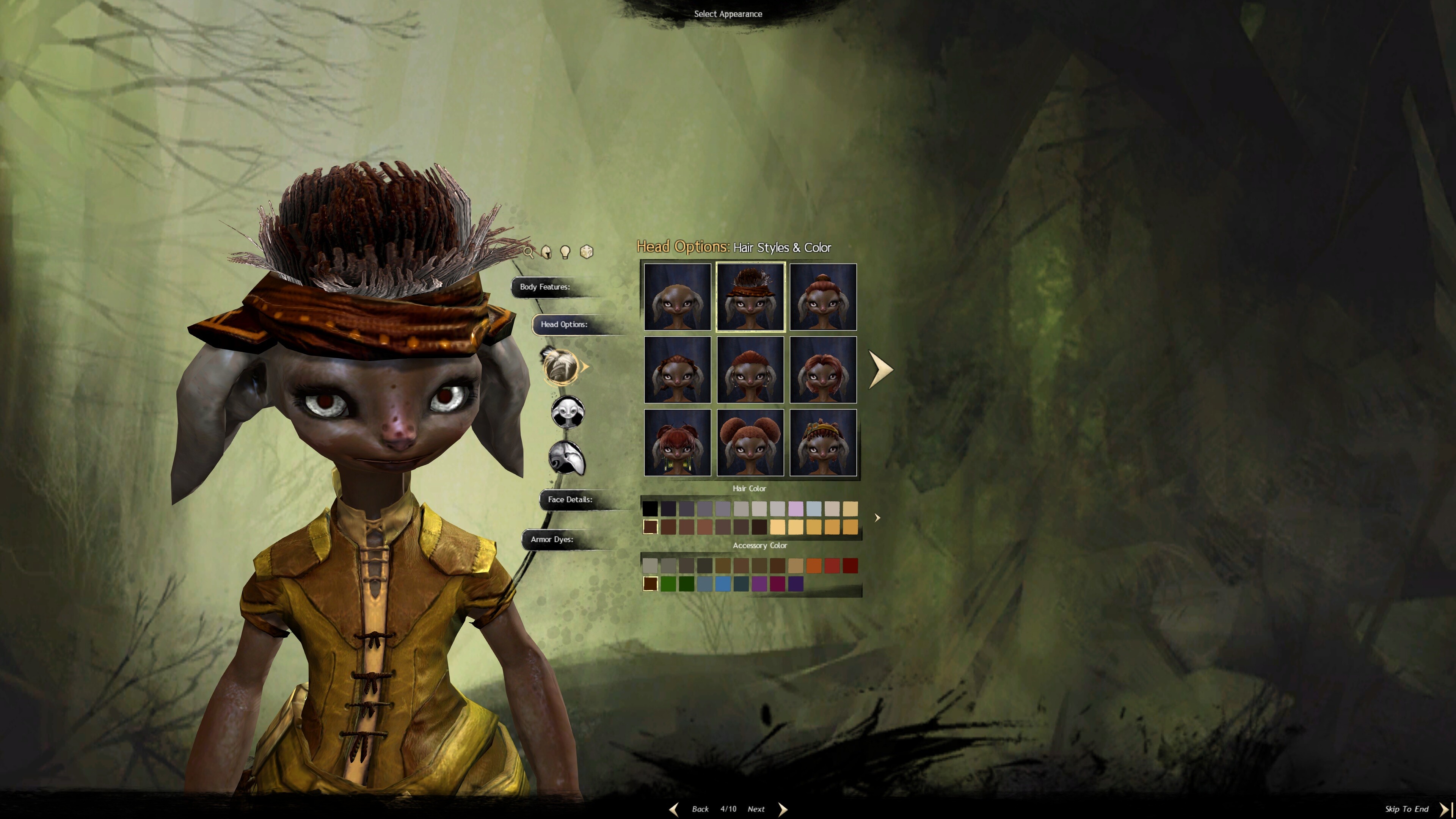The width and height of the screenshot is (1456, 819).
Task: Pick the lavender hair color swatch
Action: pyautogui.click(x=795, y=509)
